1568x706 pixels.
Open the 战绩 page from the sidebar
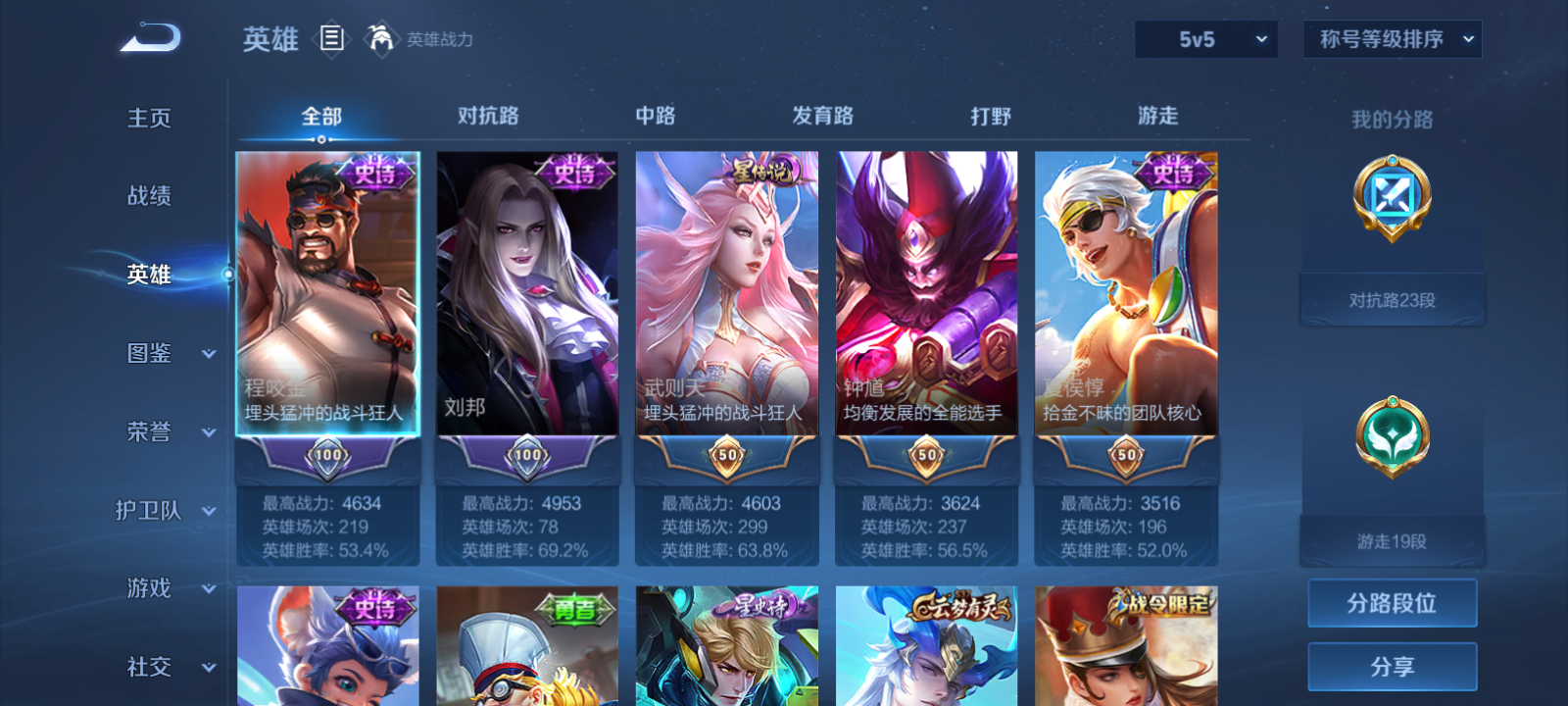point(149,196)
